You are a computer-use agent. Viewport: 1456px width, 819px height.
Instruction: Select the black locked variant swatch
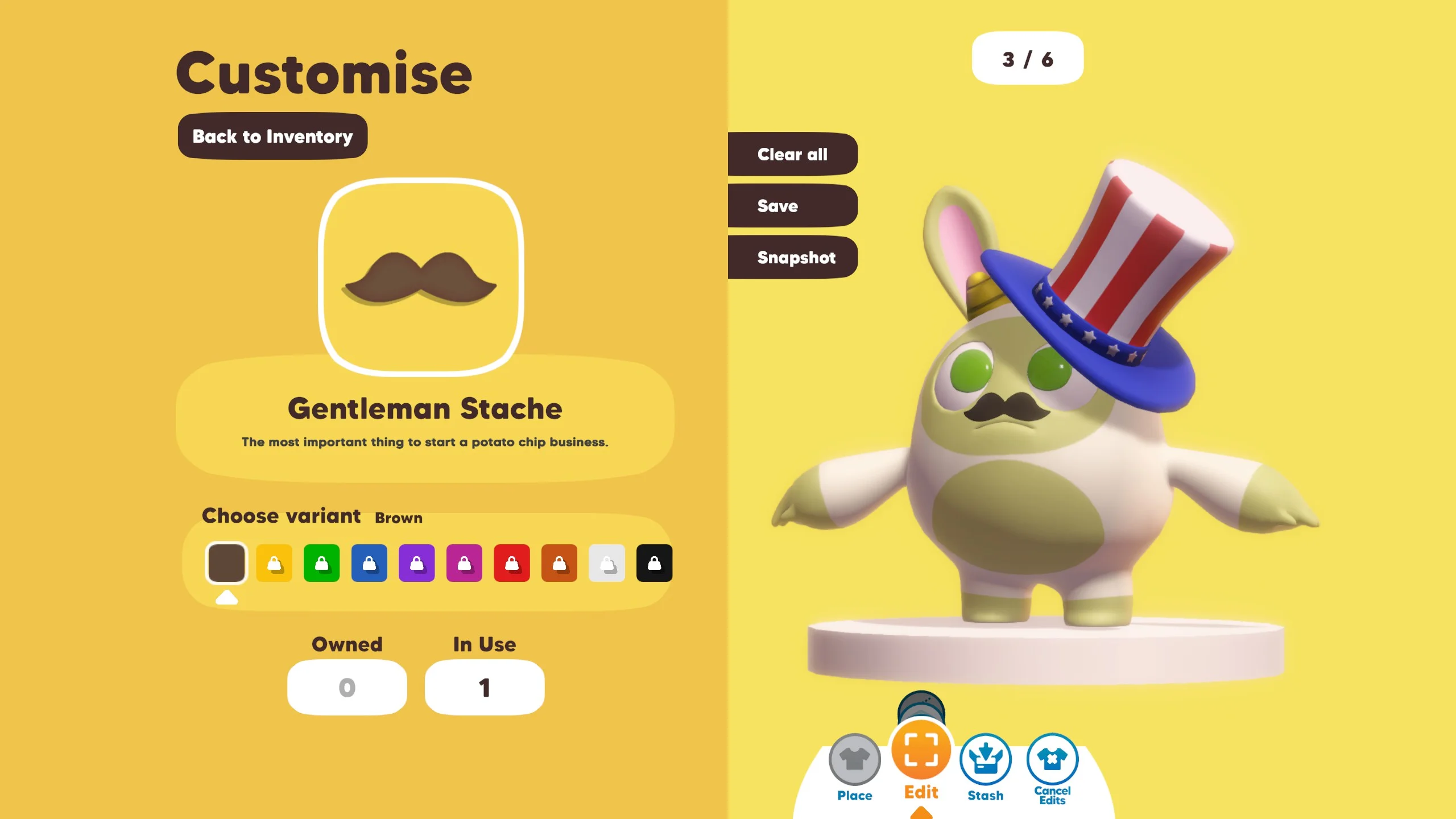(x=654, y=563)
